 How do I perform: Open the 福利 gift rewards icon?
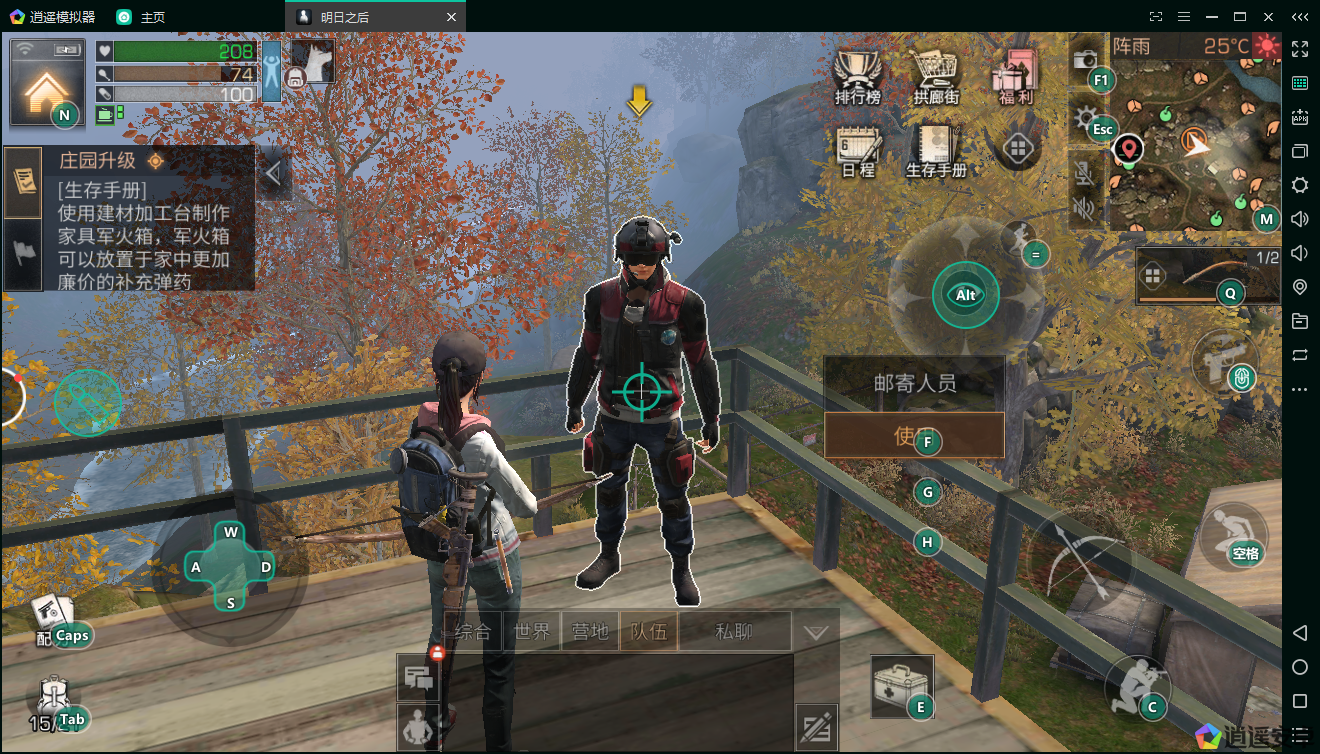click(x=1016, y=75)
